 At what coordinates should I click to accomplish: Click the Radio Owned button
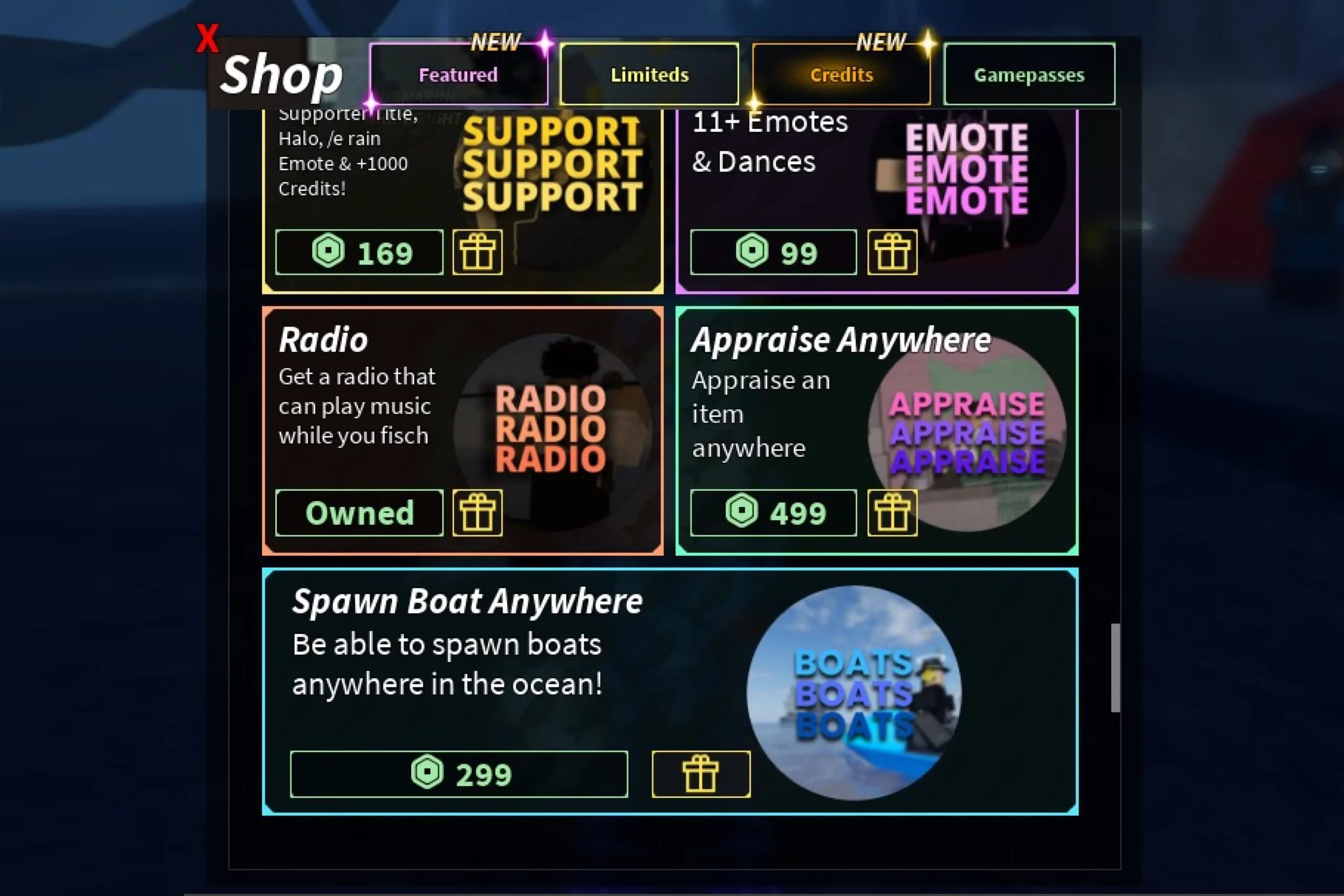click(x=360, y=513)
